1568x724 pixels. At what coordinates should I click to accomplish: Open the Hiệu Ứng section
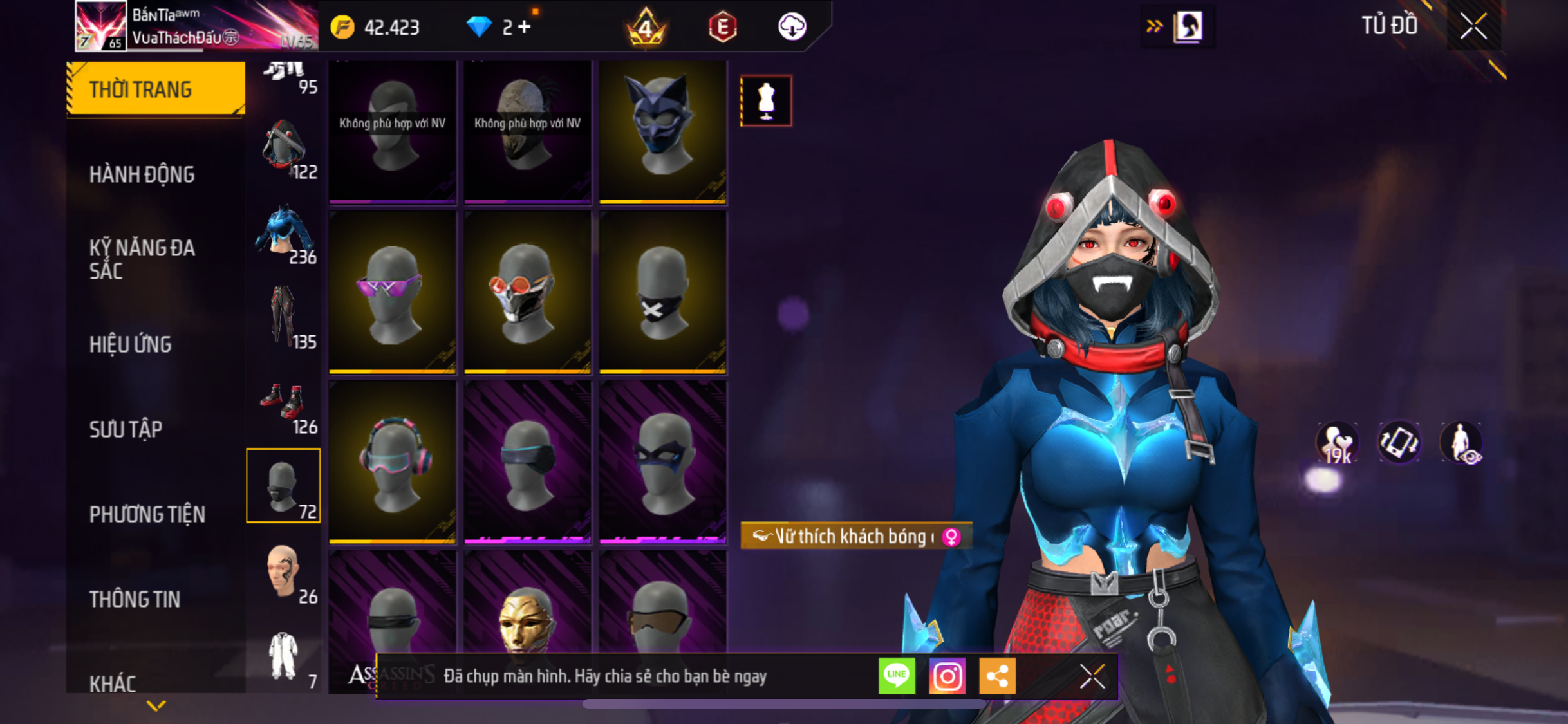(x=131, y=344)
